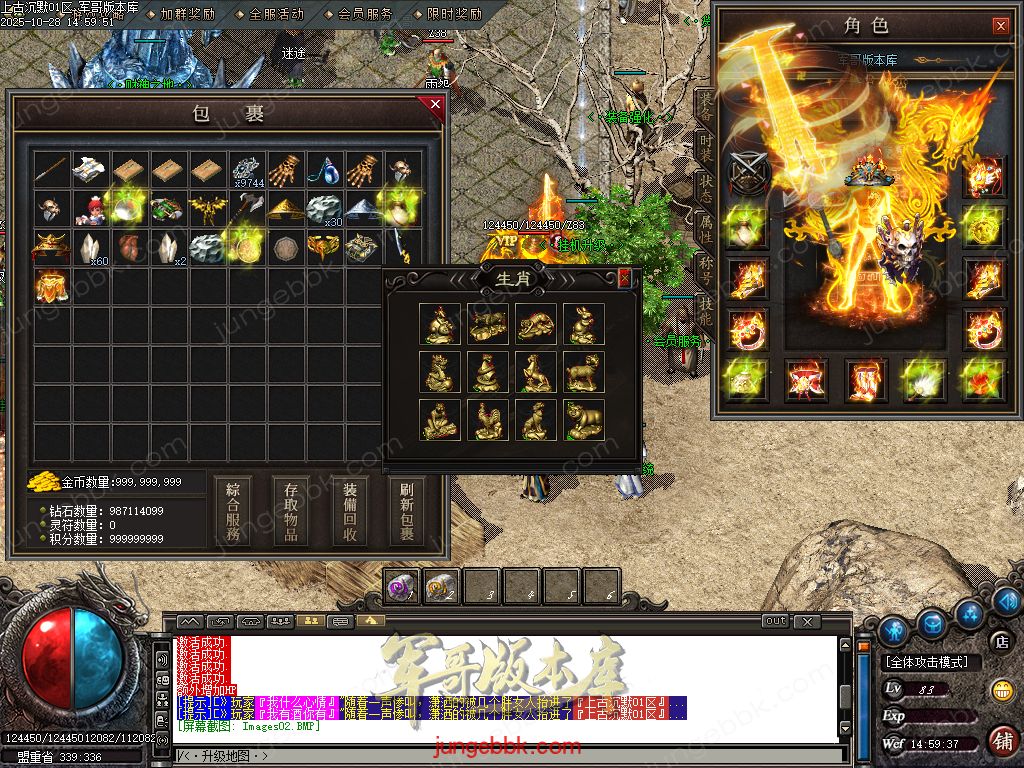The height and width of the screenshot is (768, 1024).
Task: Choose the golden rabbit zodiac statue
Action: tap(583, 324)
